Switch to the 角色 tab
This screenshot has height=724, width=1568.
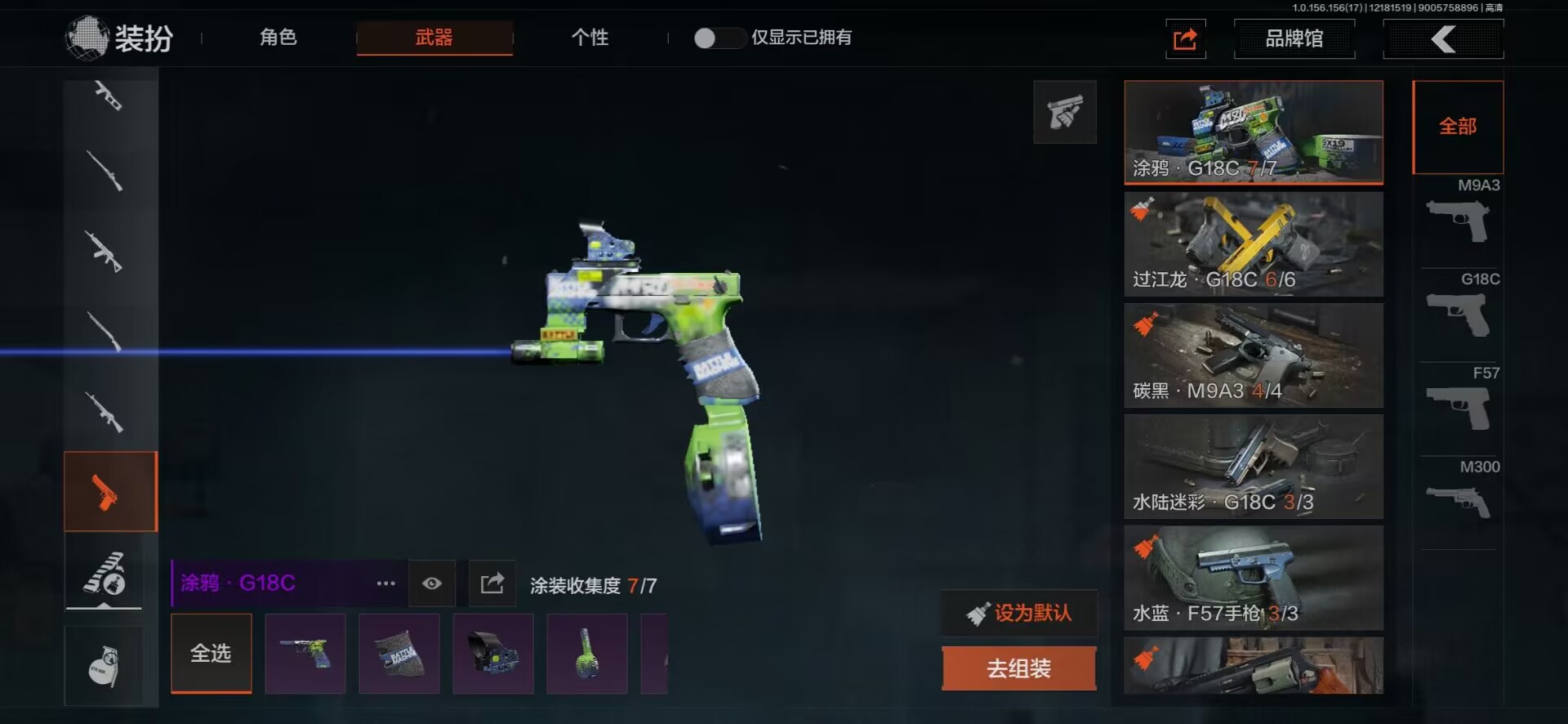click(x=278, y=38)
